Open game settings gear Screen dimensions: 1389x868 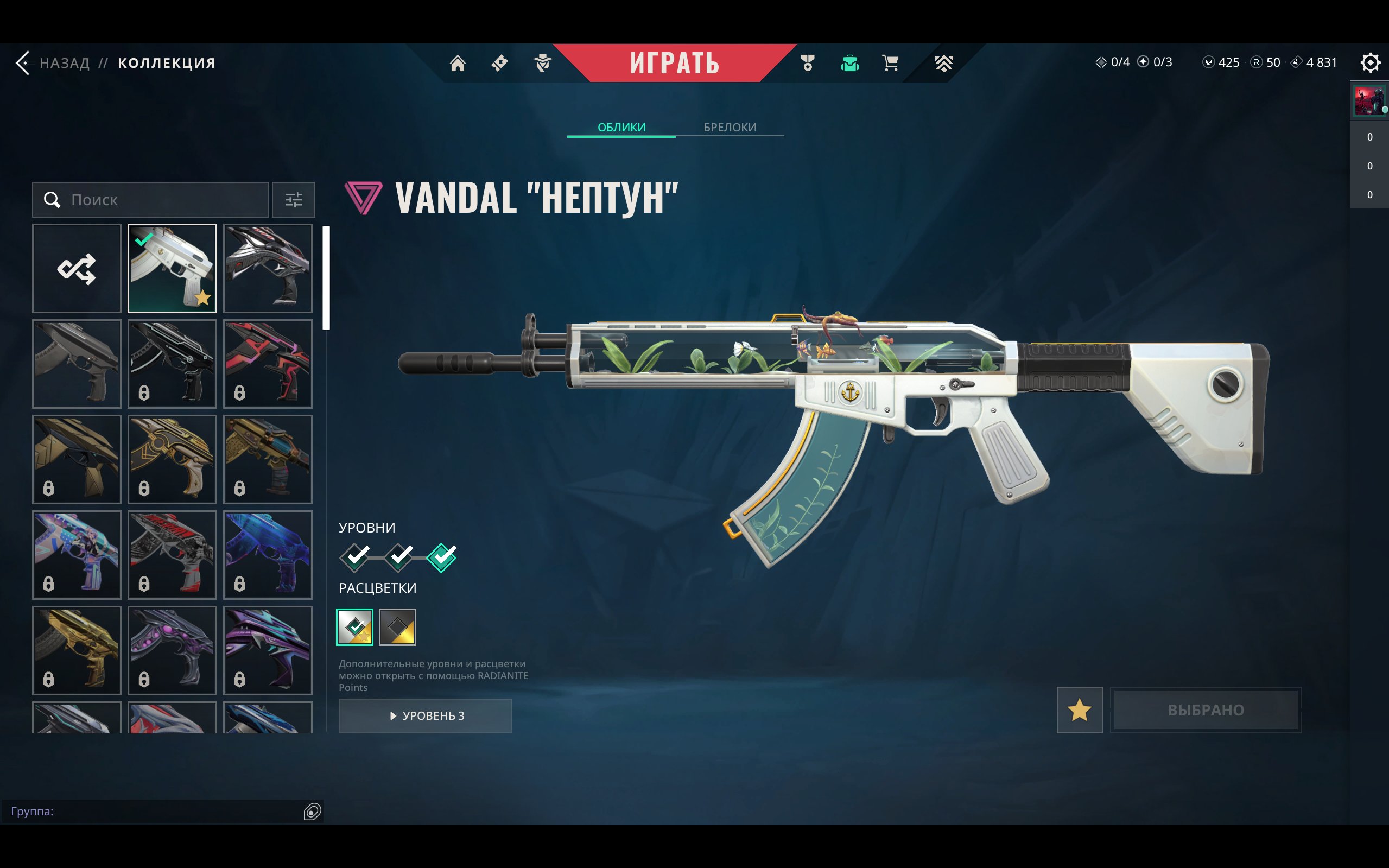[x=1369, y=62]
